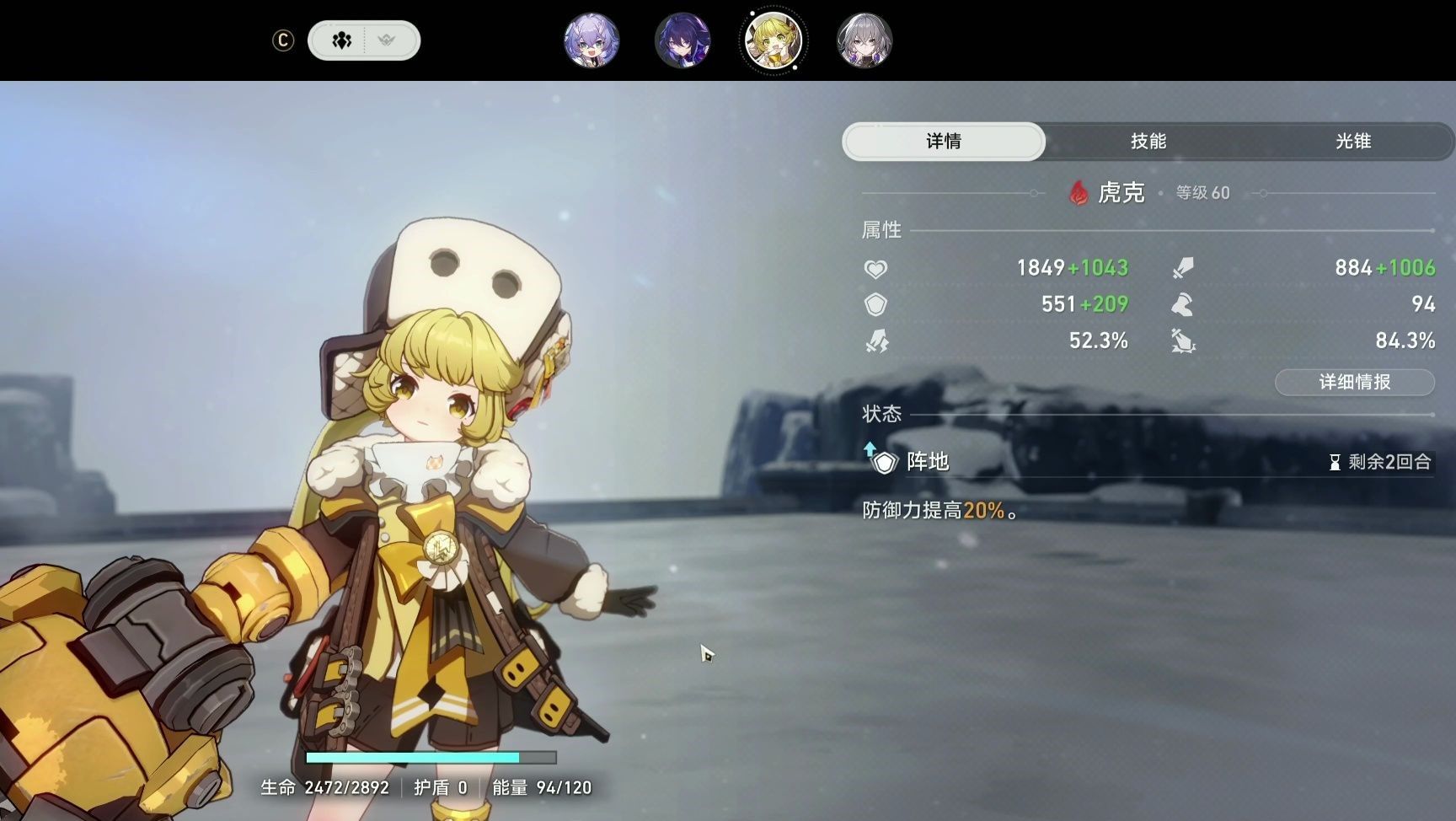
Task: Select Hook's highlighted portrait
Action: pos(773,40)
